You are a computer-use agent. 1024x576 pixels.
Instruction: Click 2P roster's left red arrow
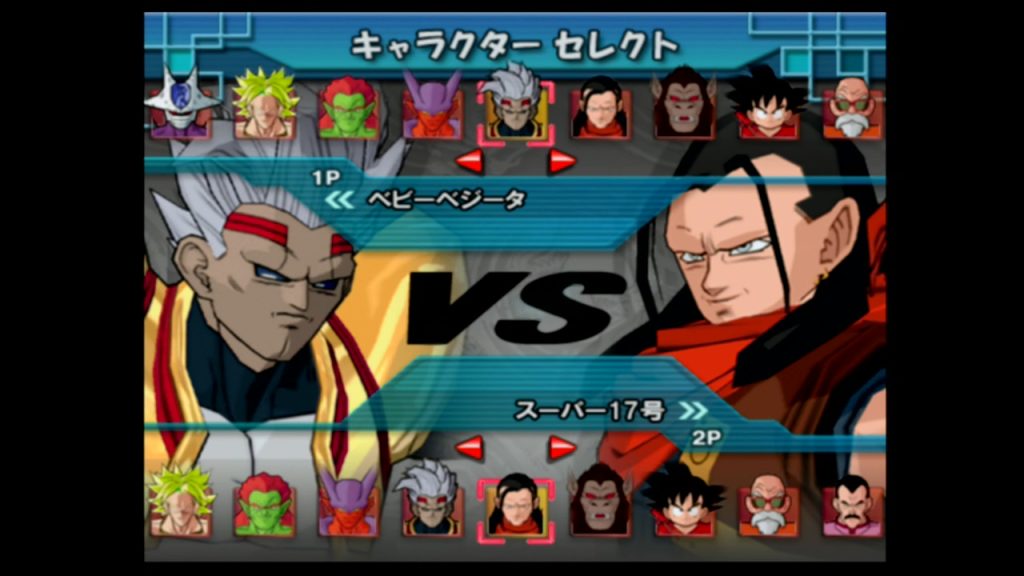pos(469,447)
